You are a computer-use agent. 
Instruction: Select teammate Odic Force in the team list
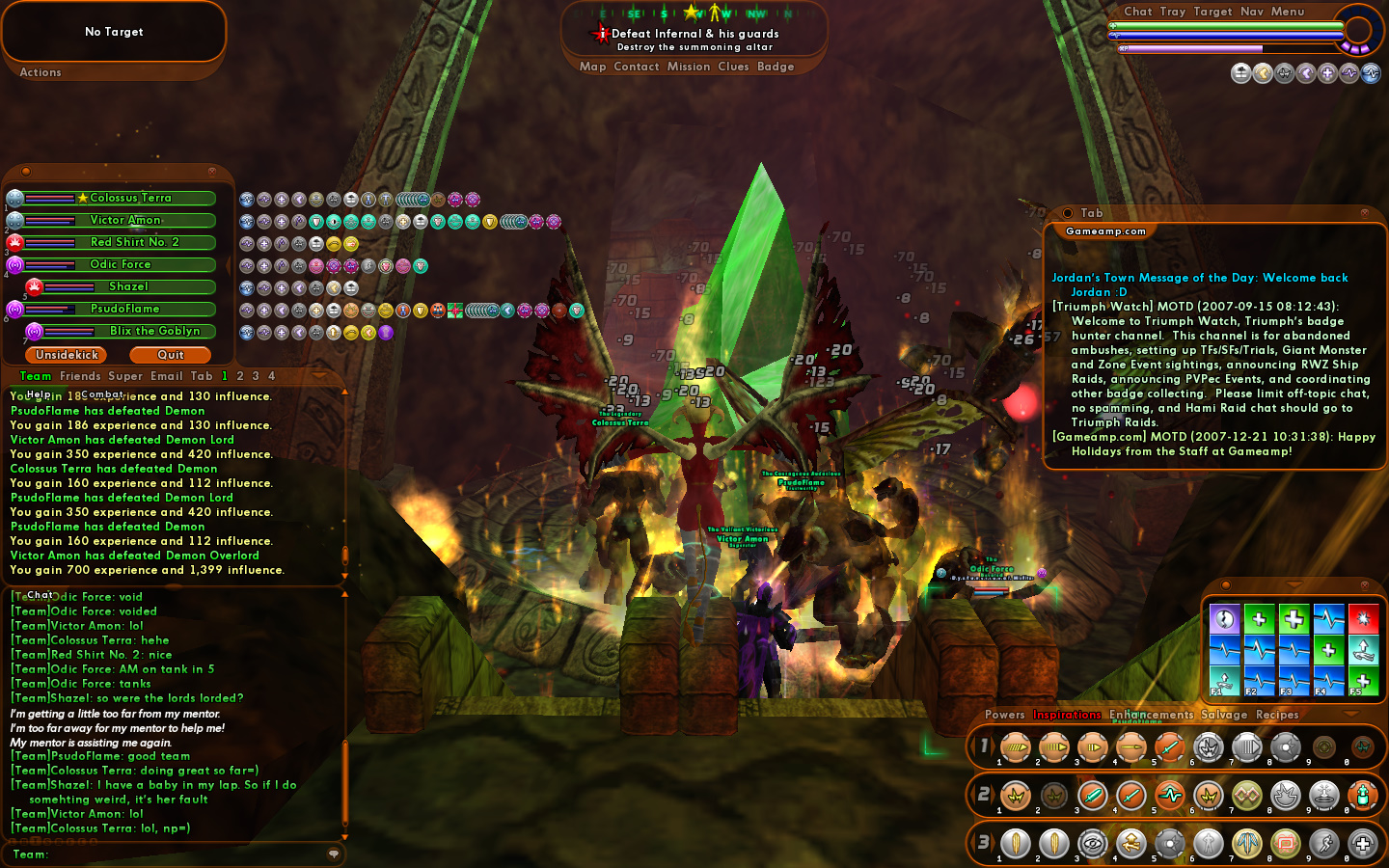pyautogui.click(x=121, y=264)
